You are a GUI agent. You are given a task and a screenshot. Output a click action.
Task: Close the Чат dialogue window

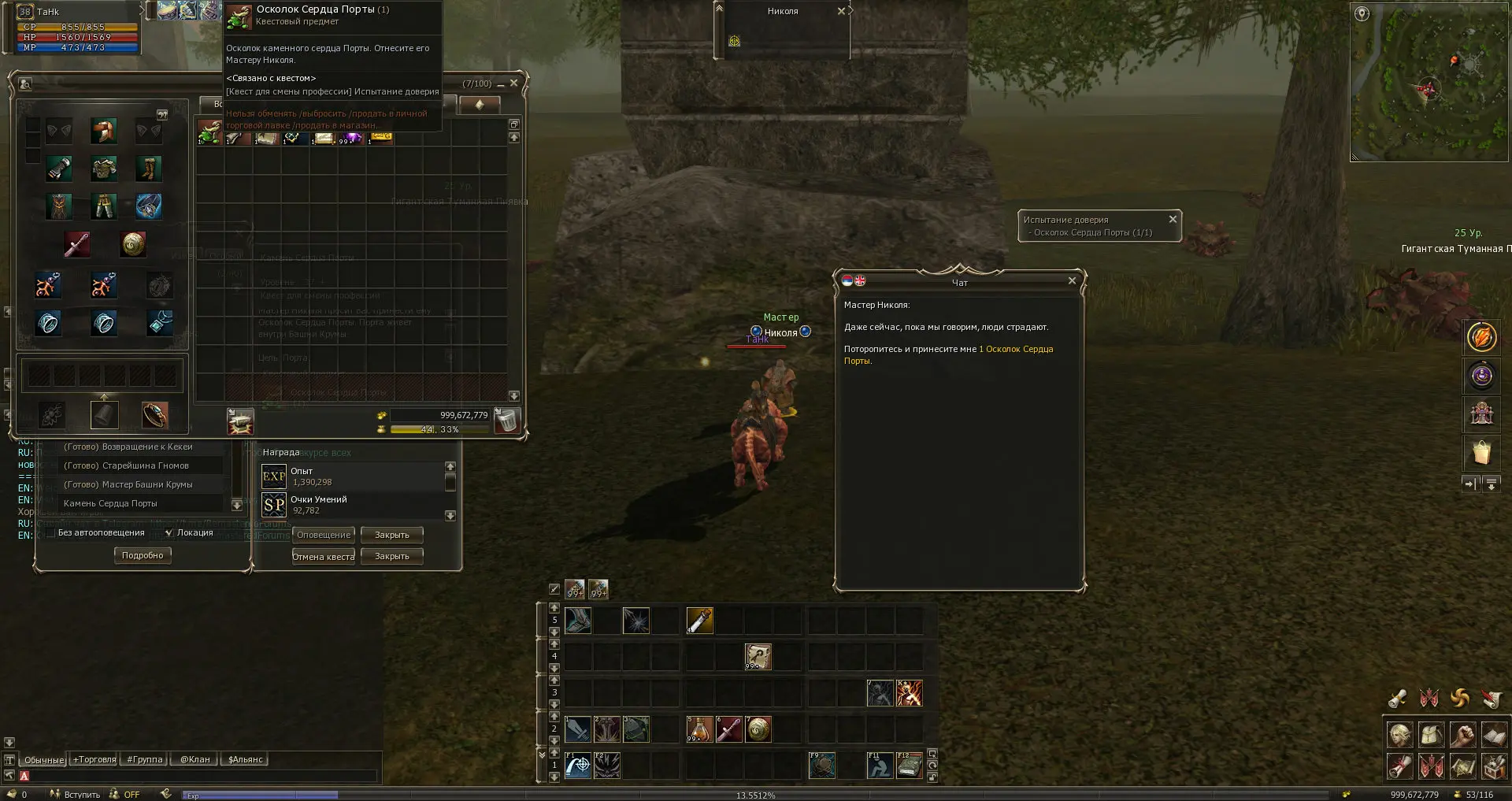point(1071,281)
